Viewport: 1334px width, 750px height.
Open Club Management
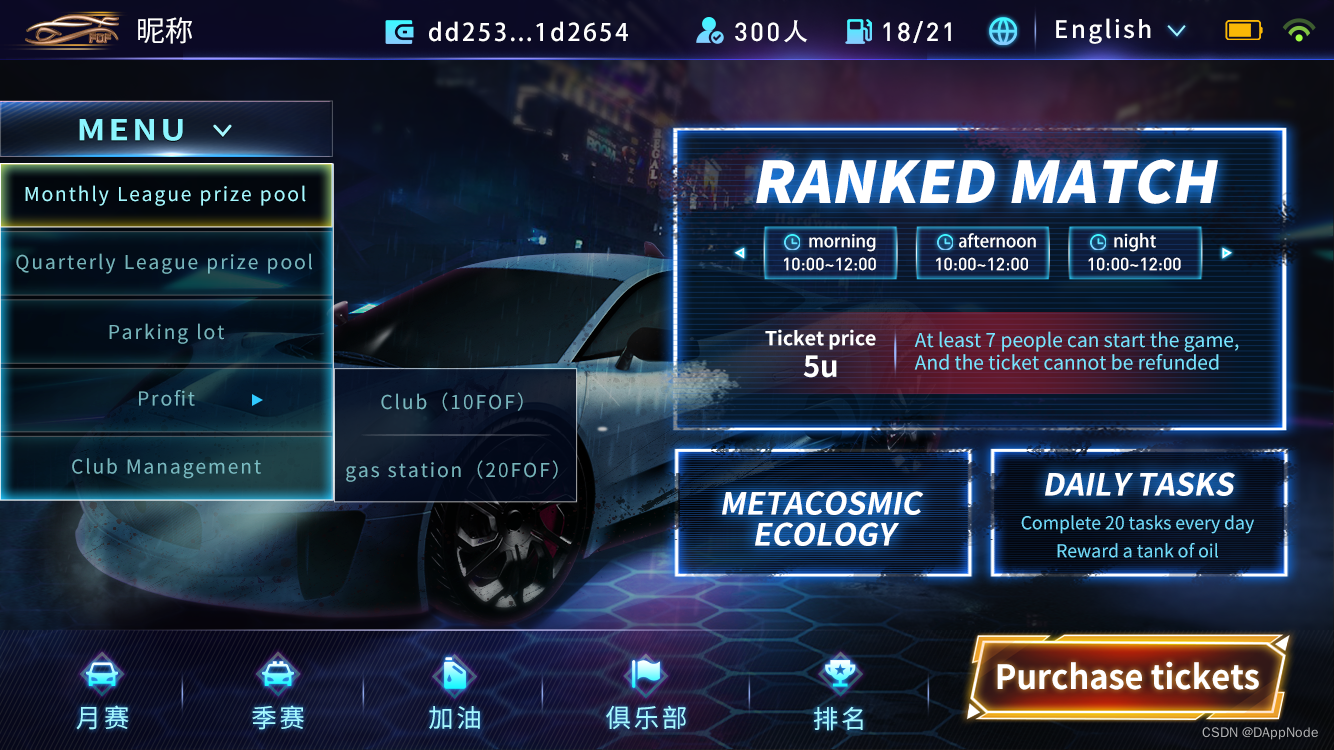[166, 467]
